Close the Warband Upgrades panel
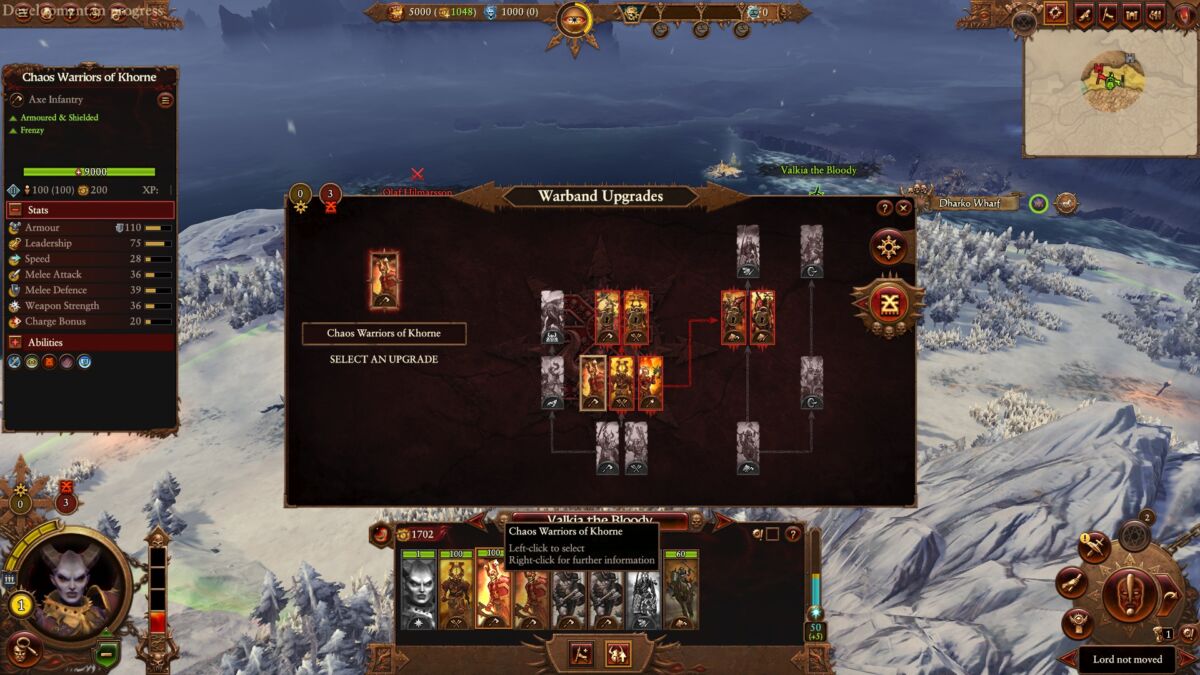Viewport: 1200px width, 675px height. tap(904, 208)
